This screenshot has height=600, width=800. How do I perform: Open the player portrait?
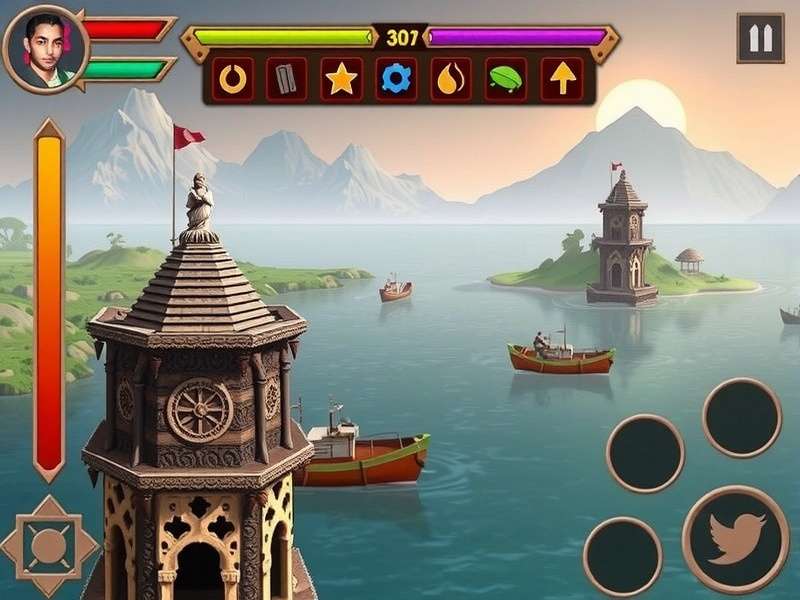pyautogui.click(x=45, y=48)
